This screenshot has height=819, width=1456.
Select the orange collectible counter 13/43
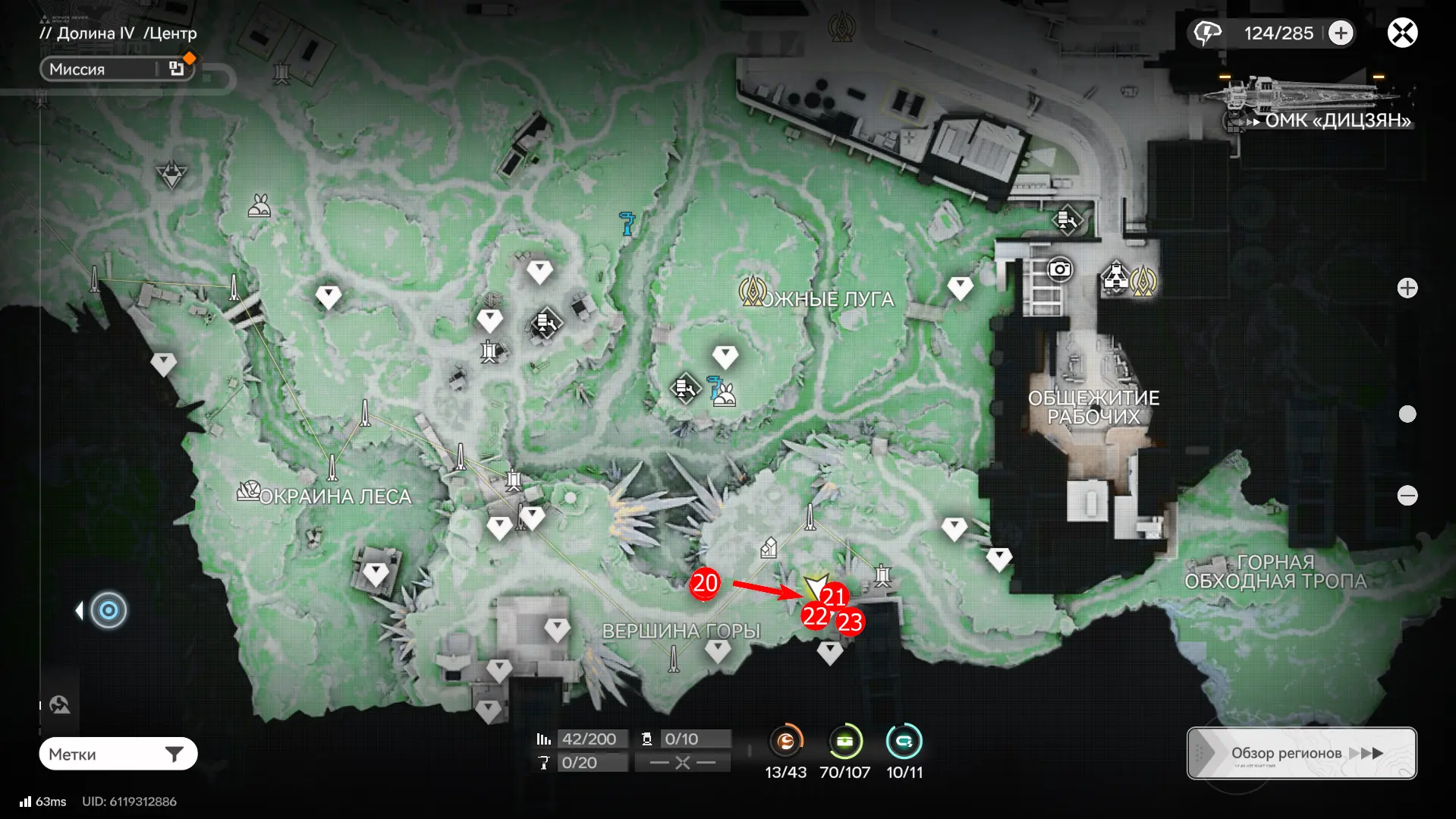(x=786, y=742)
